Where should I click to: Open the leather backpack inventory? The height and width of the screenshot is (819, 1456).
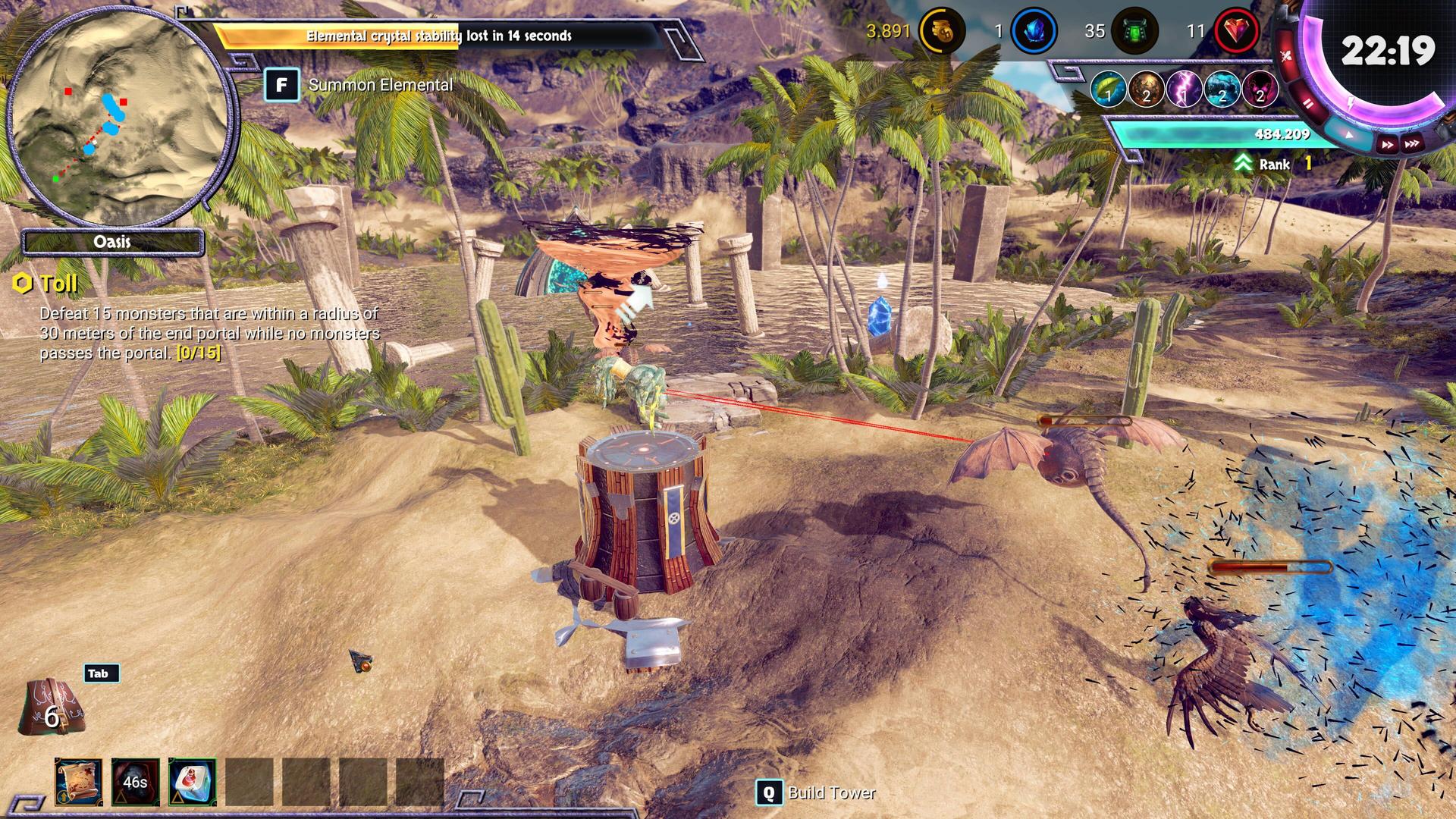click(x=52, y=708)
